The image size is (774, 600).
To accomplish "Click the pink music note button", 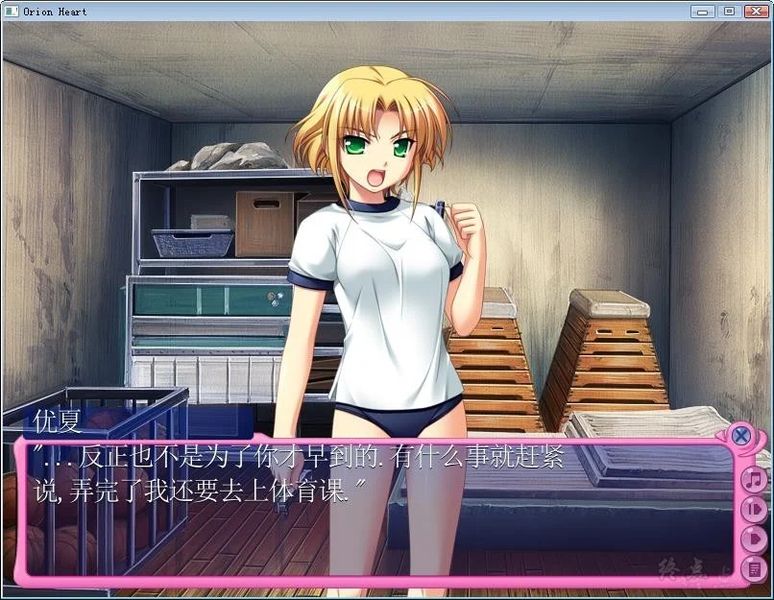I will [754, 479].
